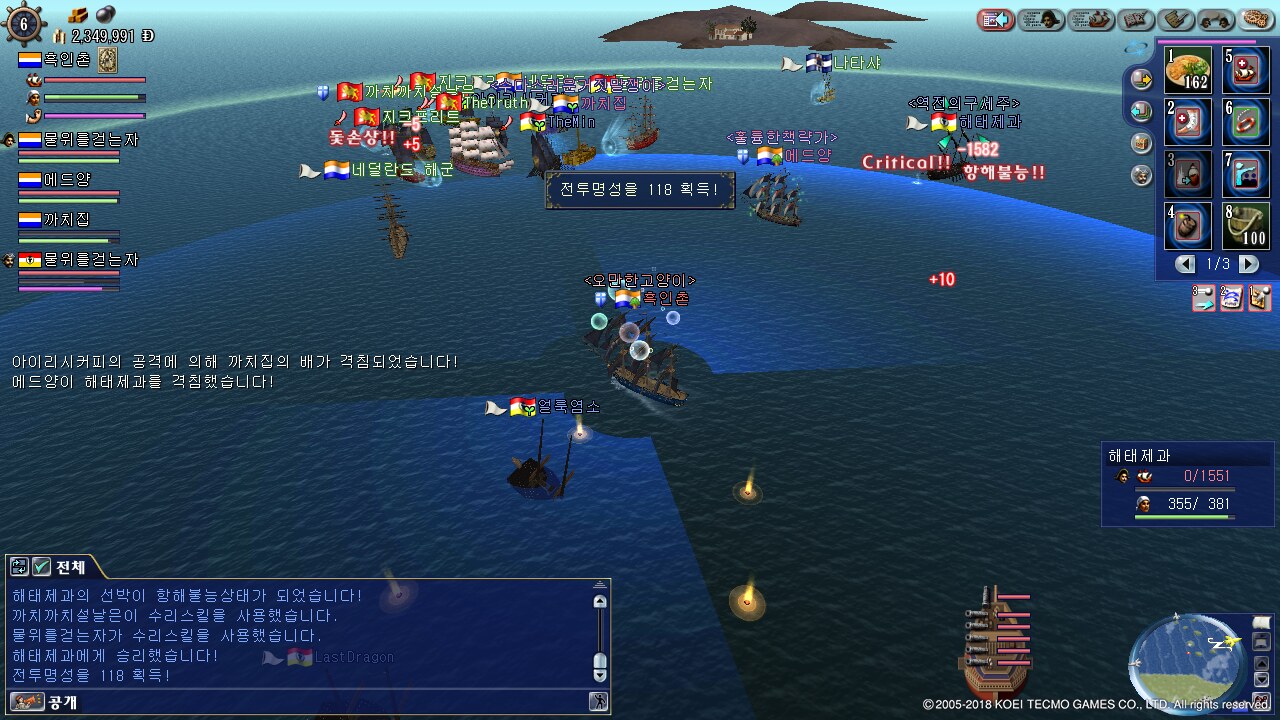The width and height of the screenshot is (1280, 720).
Task: Switch to the 전체 chat tab
Action: click(x=60, y=567)
